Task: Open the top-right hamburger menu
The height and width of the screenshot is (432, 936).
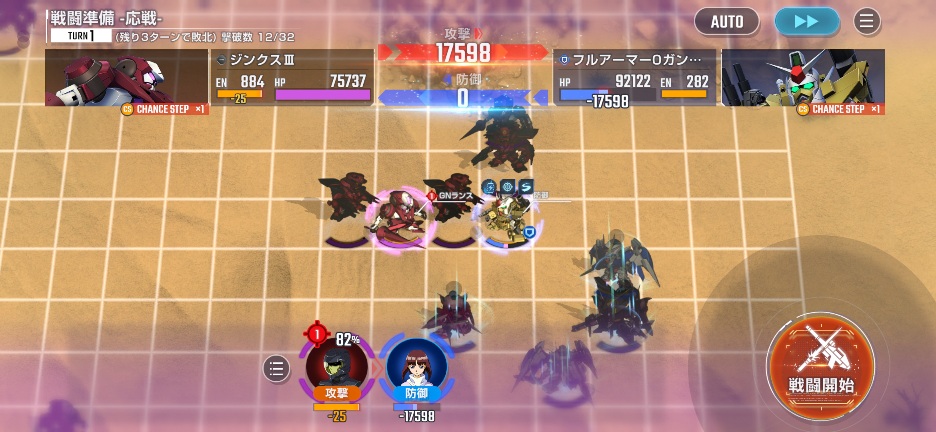Action: (x=866, y=21)
